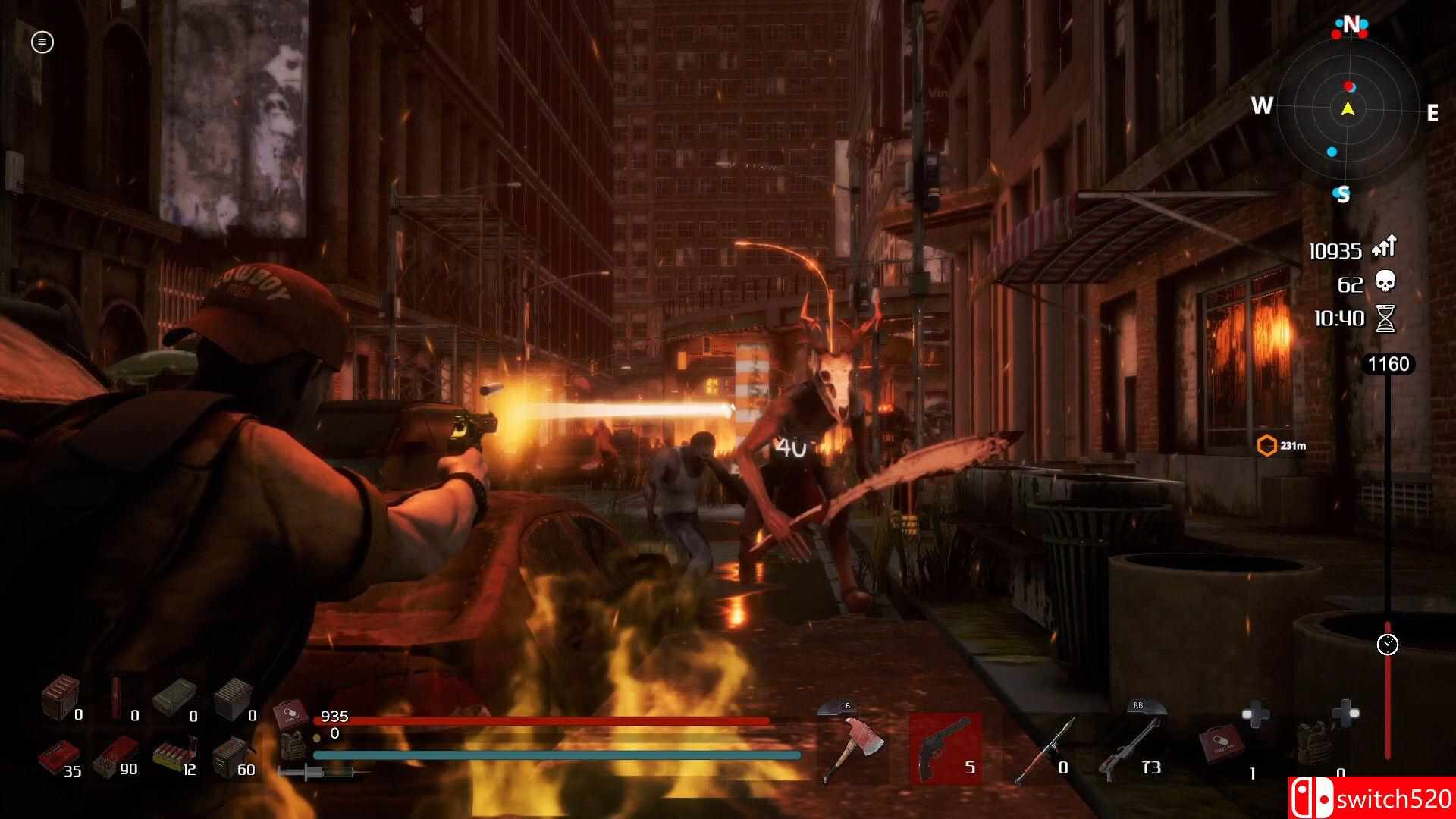1456x819 pixels.
Task: Open the round menu button
Action: (42, 42)
